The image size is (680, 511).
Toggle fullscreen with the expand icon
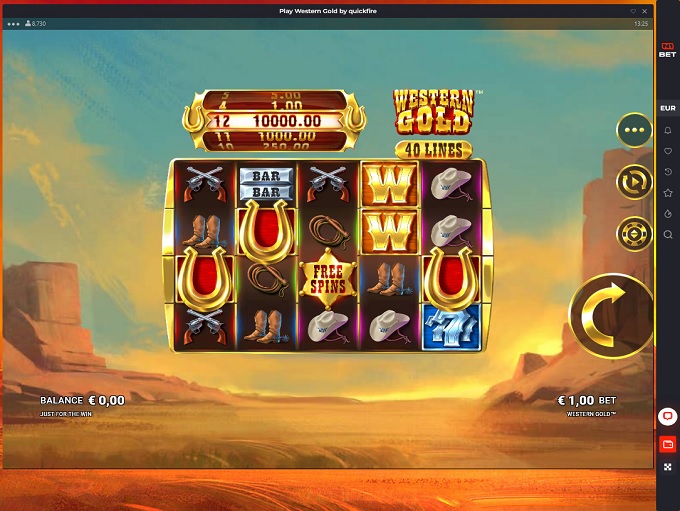click(668, 467)
